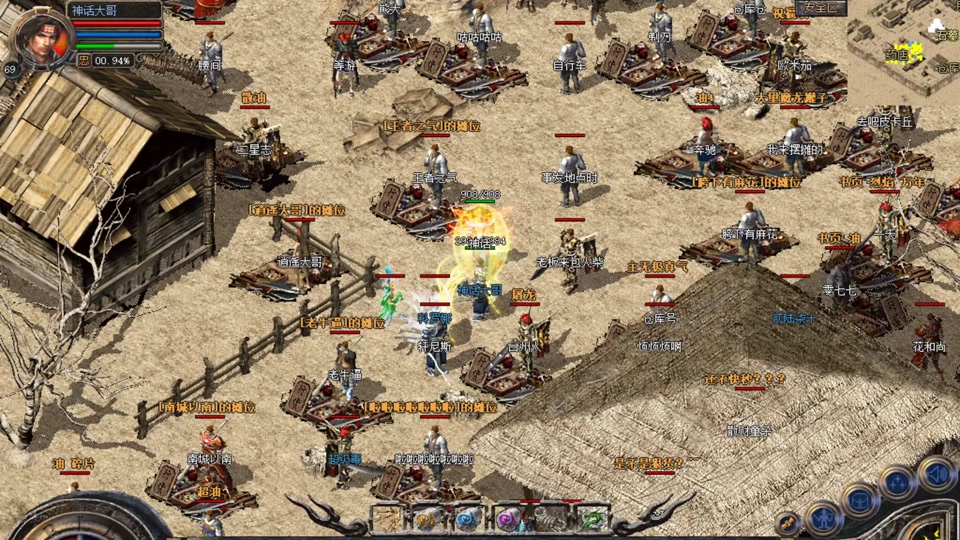
Task: Click the small gold bandage round button
Action: (x=789, y=524)
